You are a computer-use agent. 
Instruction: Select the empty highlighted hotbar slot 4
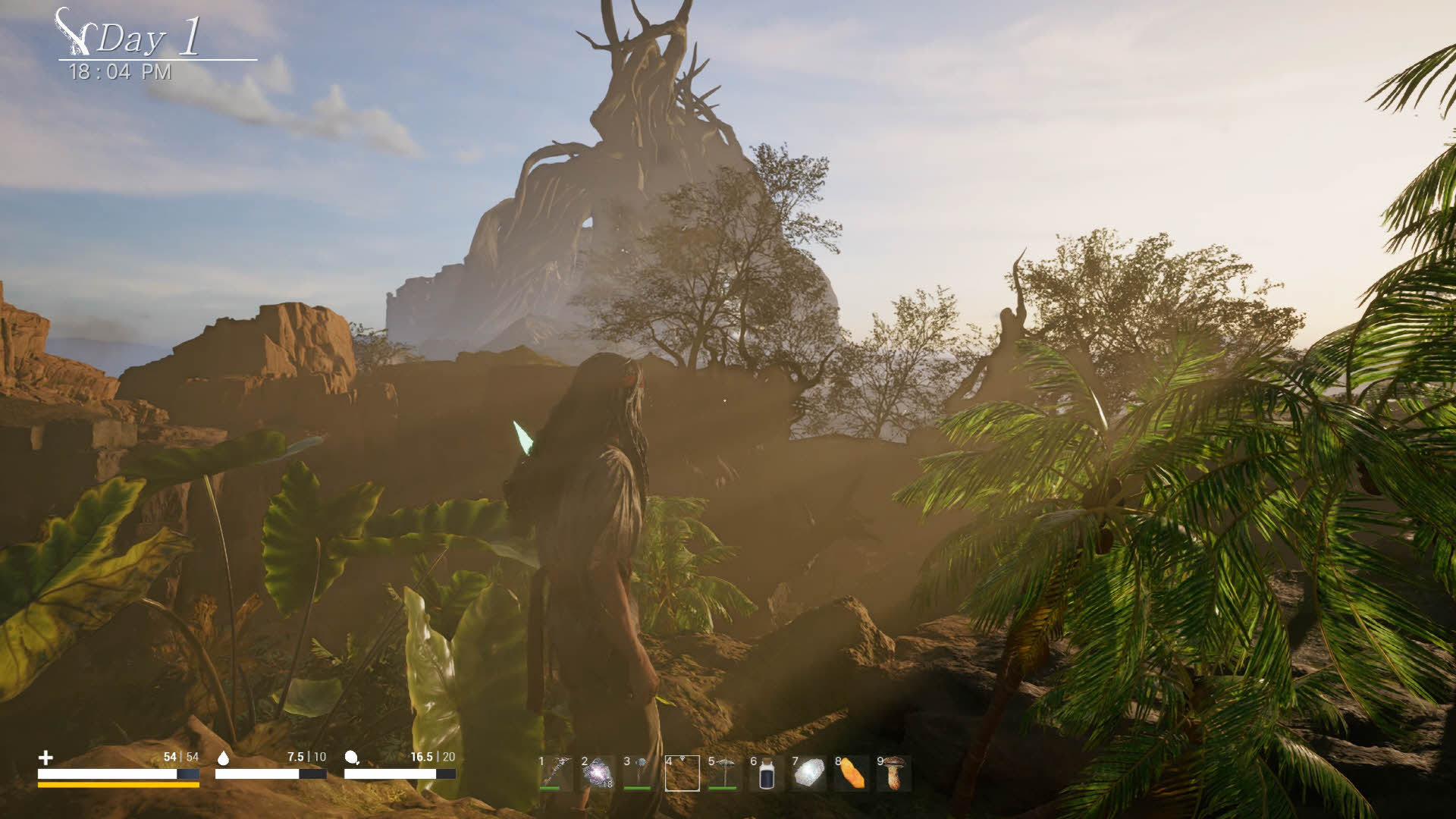tap(682, 773)
